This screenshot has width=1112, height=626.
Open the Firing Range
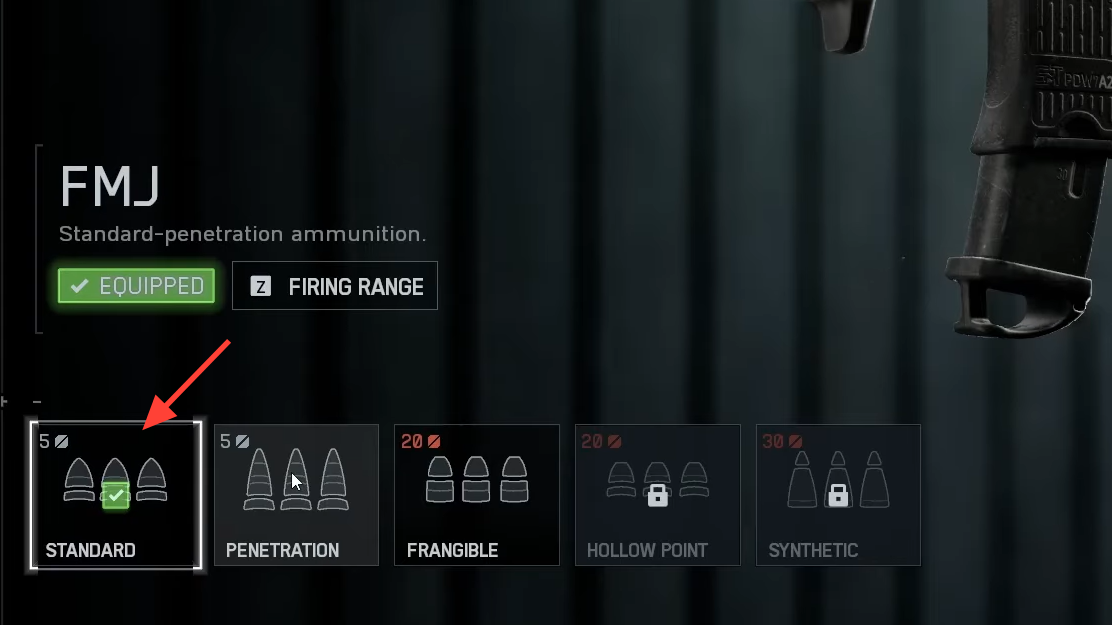coord(335,287)
